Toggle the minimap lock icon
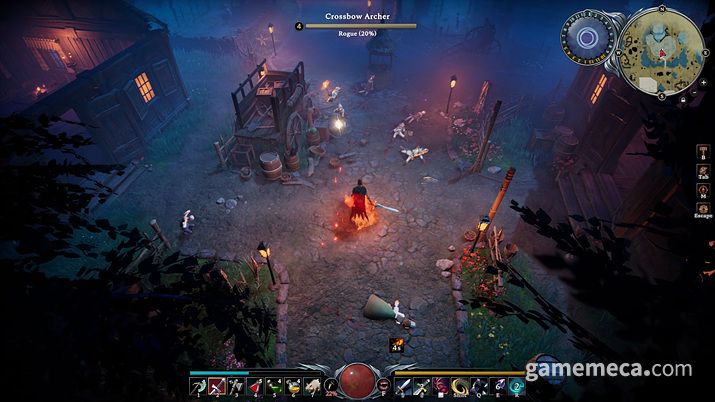This screenshot has height=402, width=715. (x=682, y=98)
